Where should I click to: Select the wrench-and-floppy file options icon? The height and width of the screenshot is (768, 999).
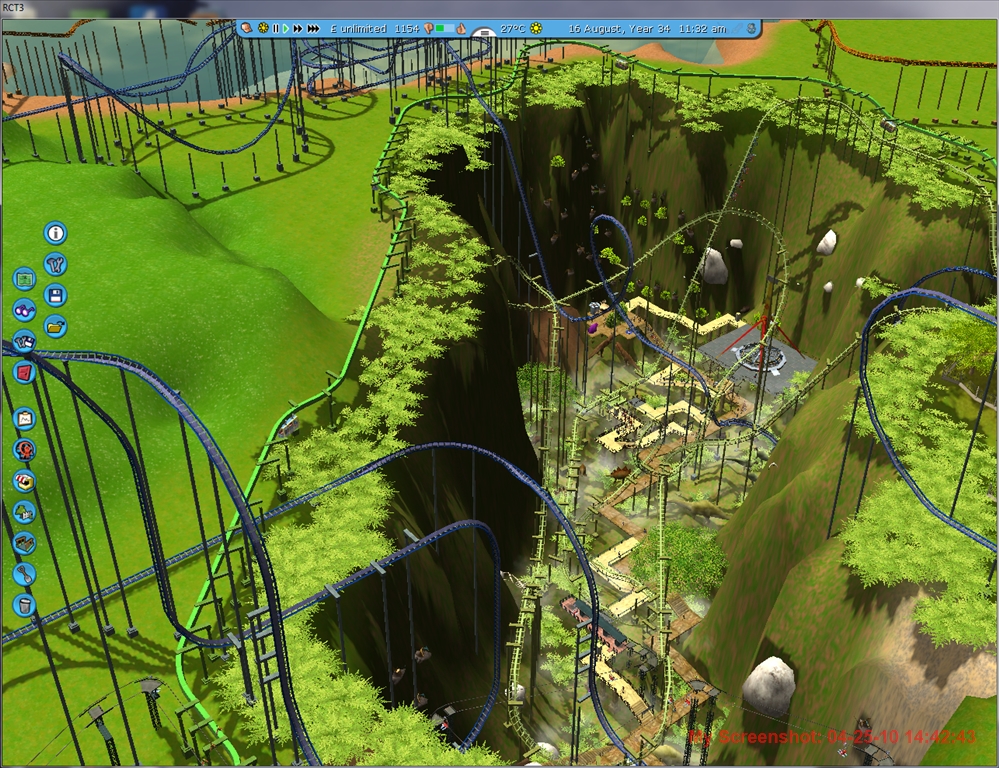point(24,340)
